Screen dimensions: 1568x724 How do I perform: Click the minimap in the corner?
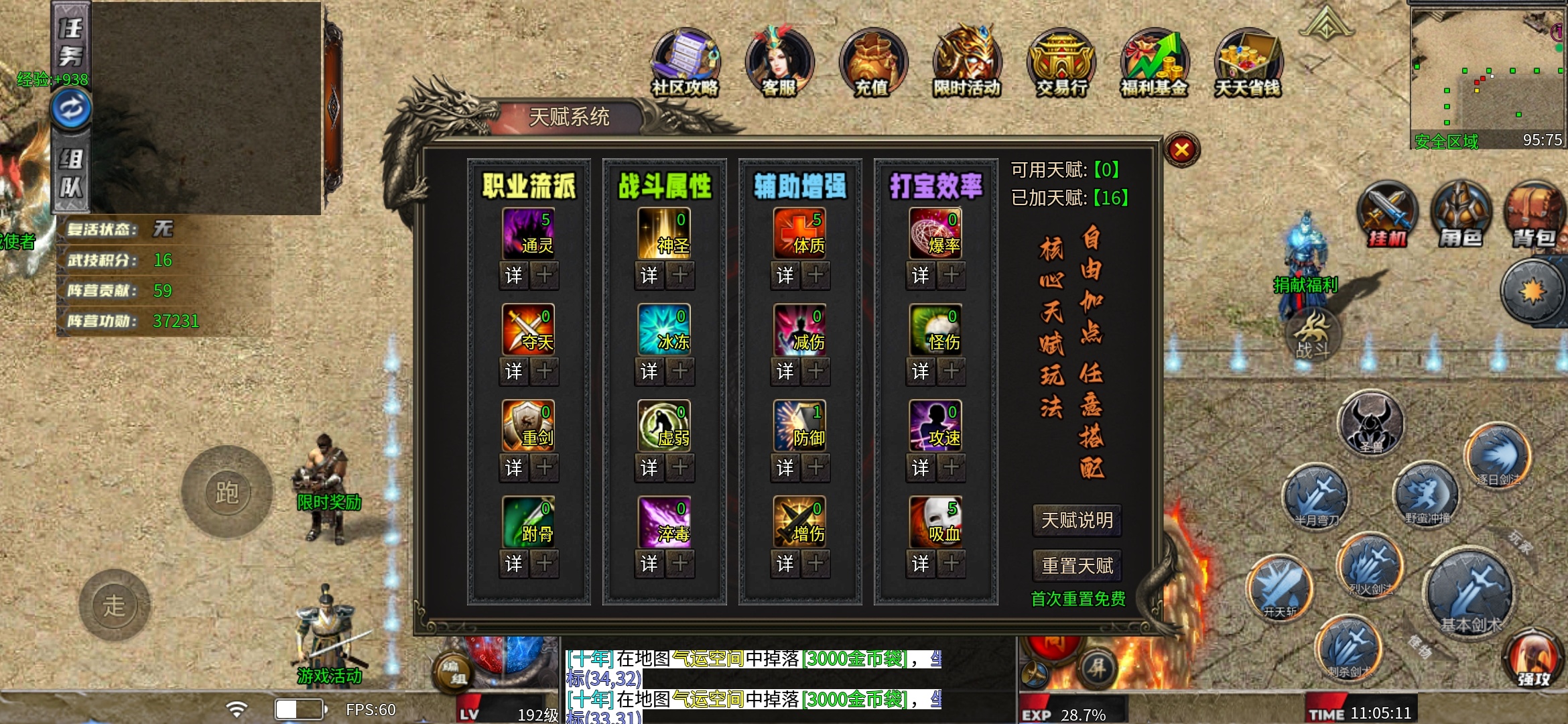[x=1487, y=70]
